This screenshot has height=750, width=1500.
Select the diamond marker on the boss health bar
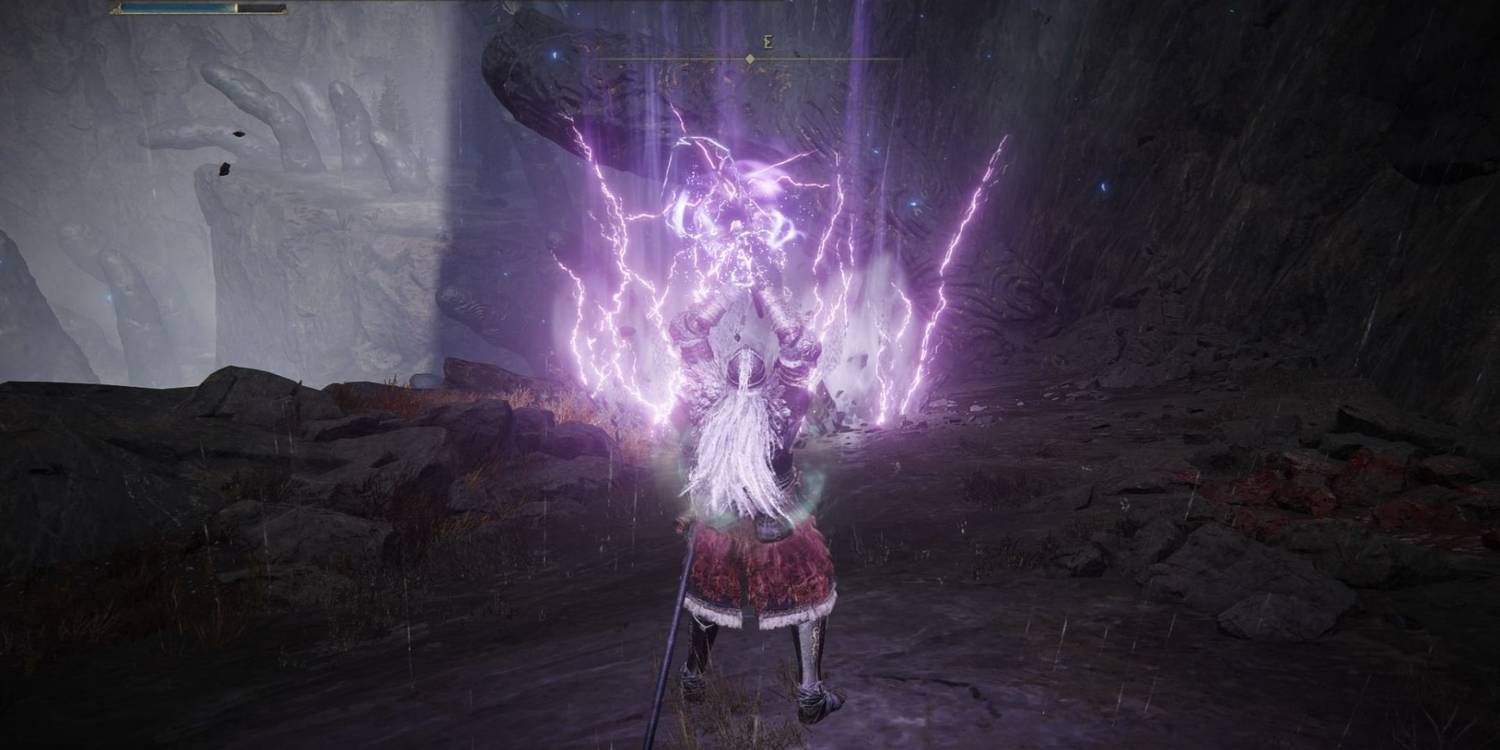pos(750,58)
